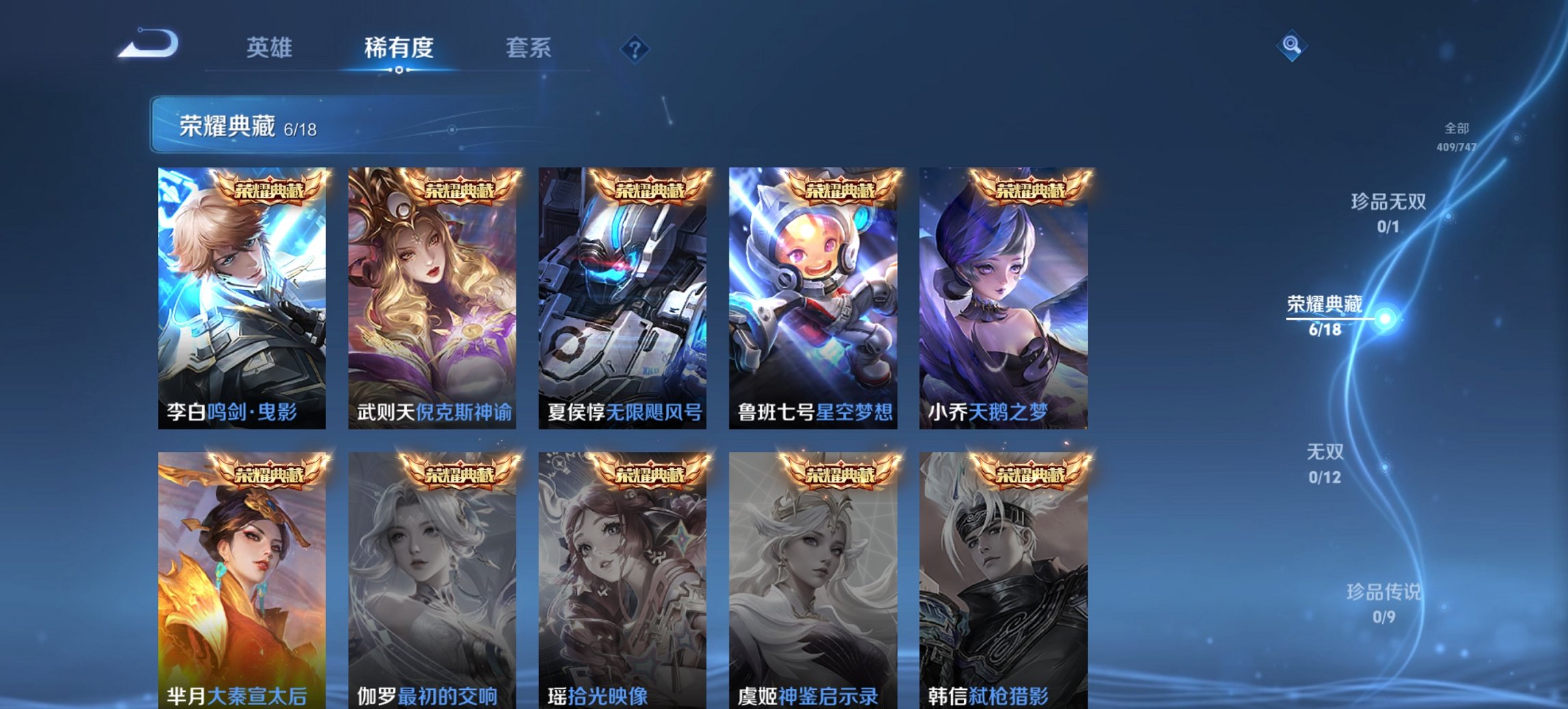Open the help question mark icon
Viewport: 1568px width, 709px height.
pyautogui.click(x=635, y=51)
